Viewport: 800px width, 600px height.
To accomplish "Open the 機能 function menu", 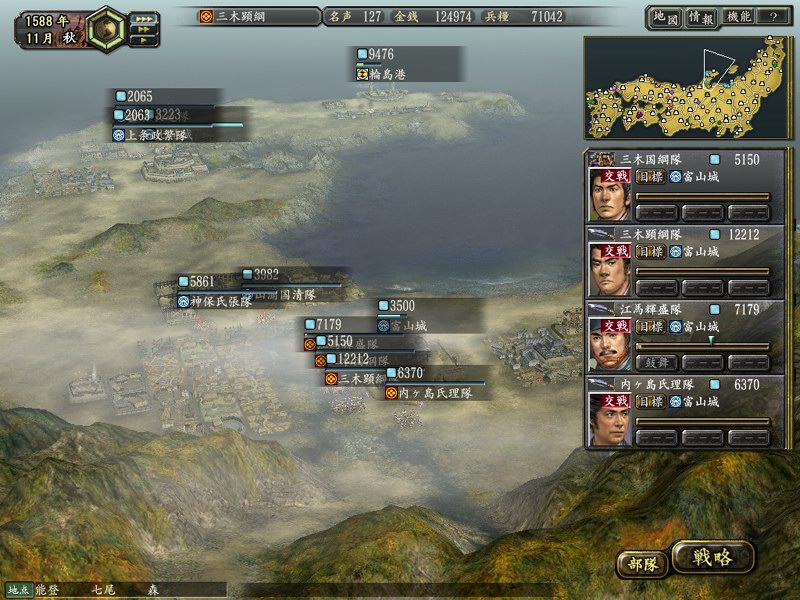I will point(738,17).
